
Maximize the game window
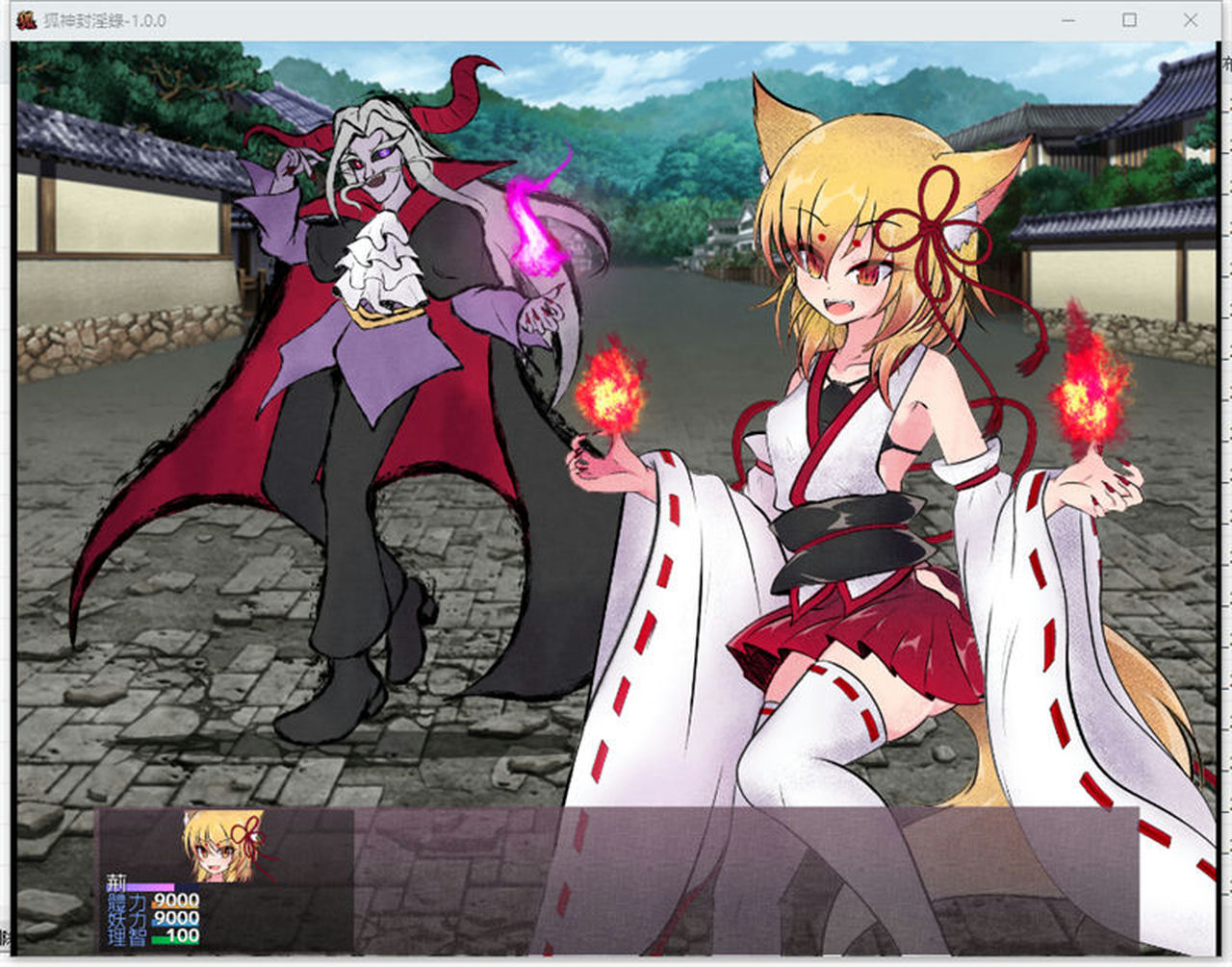1130,19
